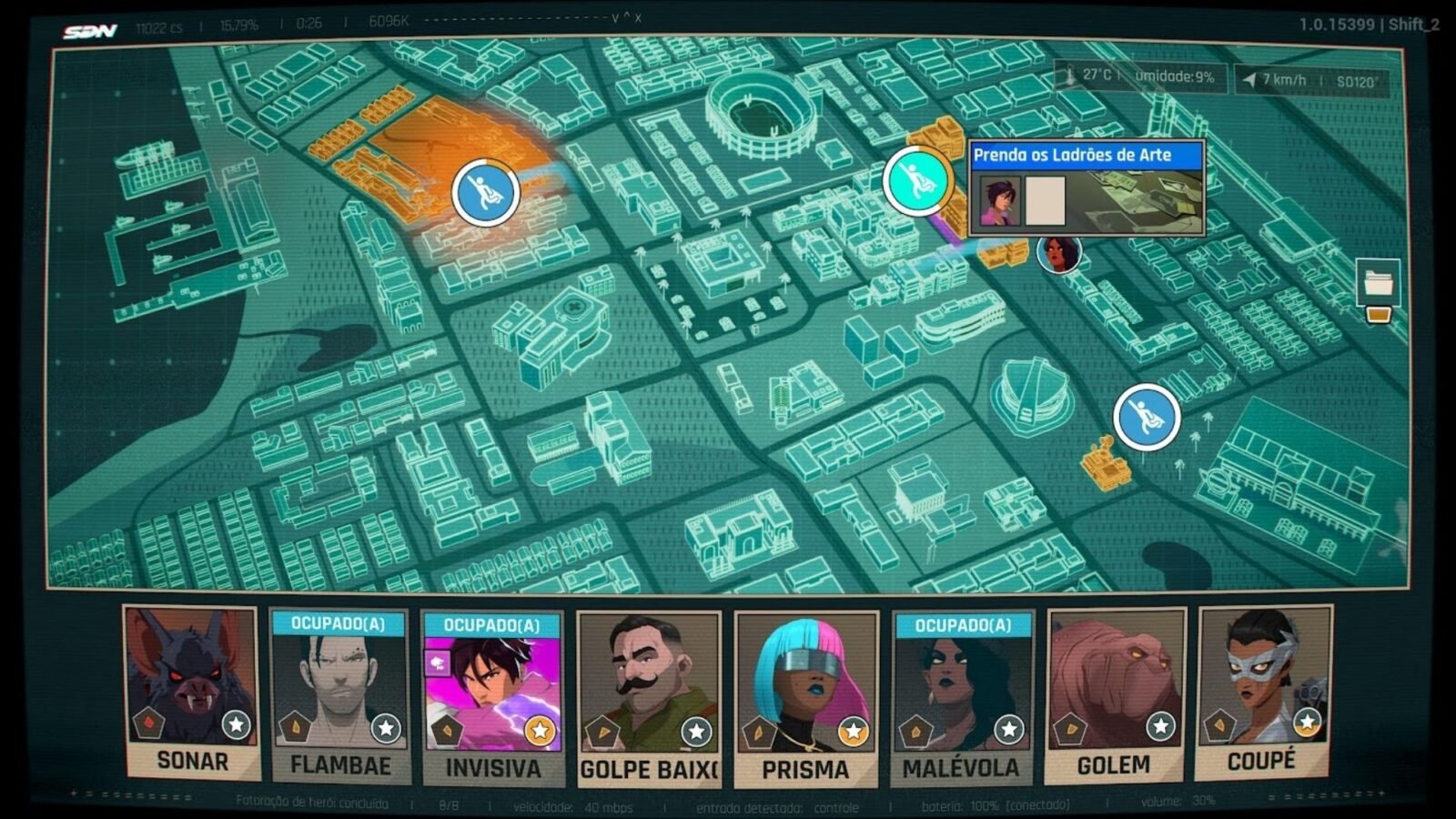Screen dimensions: 1456x819
Task: Click the empty hero slot in mission popup
Action: click(x=1045, y=201)
